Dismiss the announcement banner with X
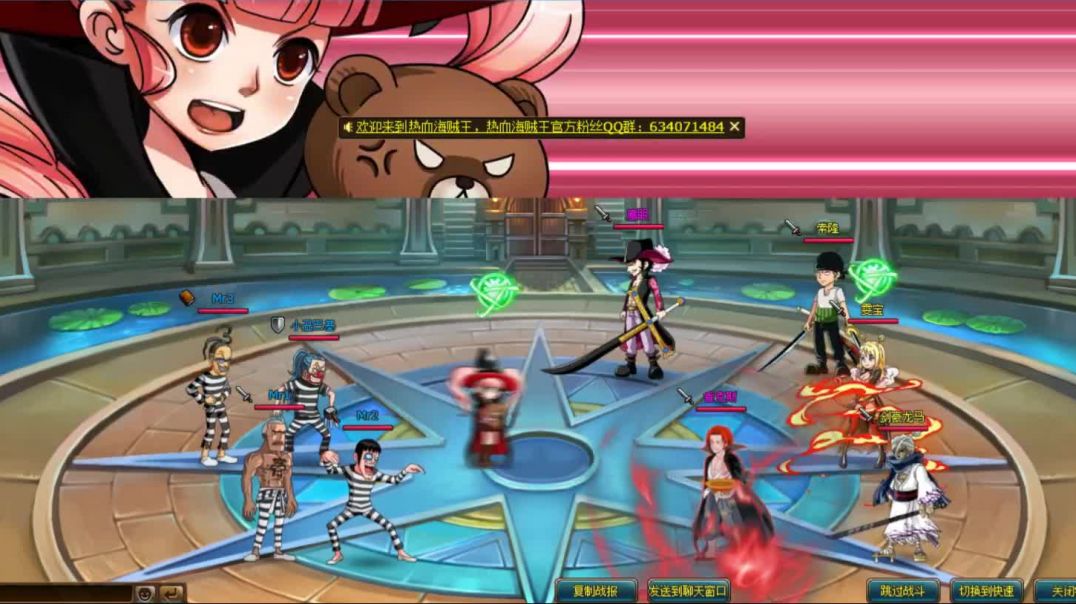The height and width of the screenshot is (604, 1076). (x=735, y=127)
